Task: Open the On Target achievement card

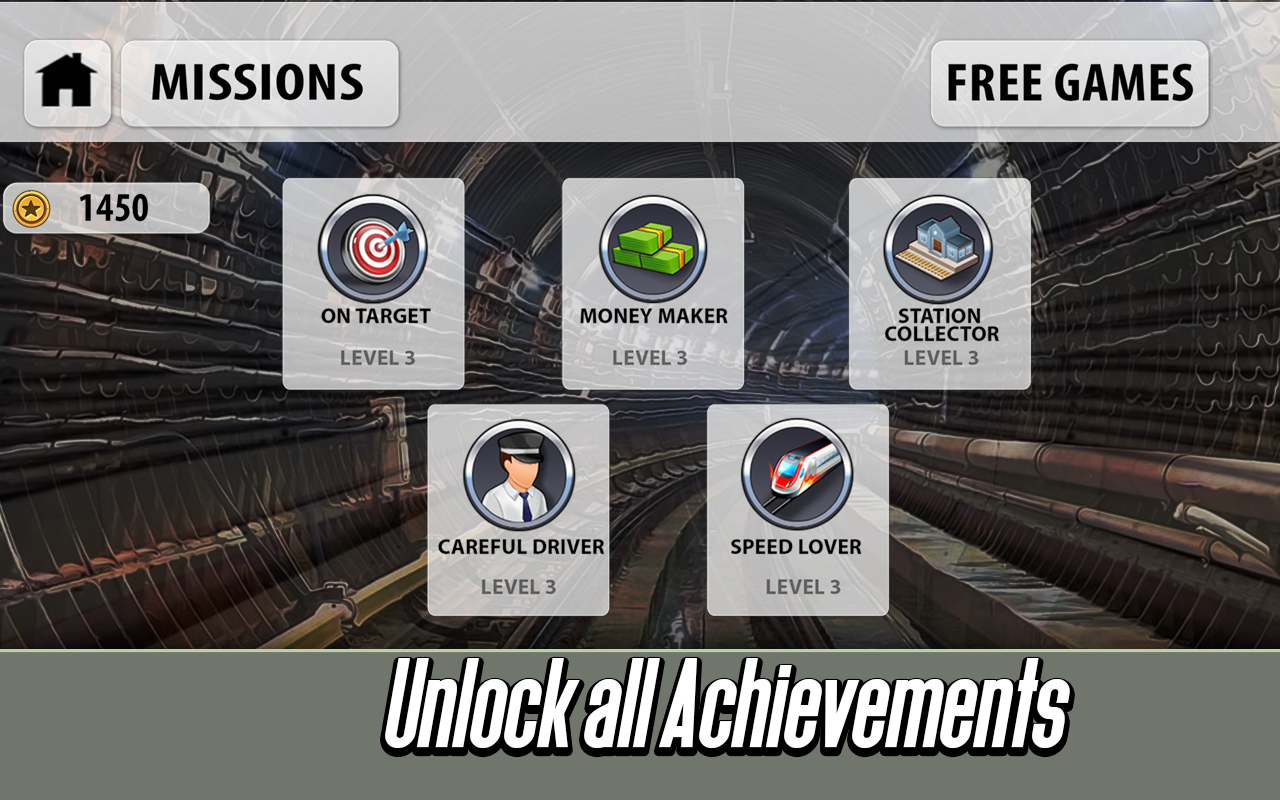Action: tap(373, 283)
